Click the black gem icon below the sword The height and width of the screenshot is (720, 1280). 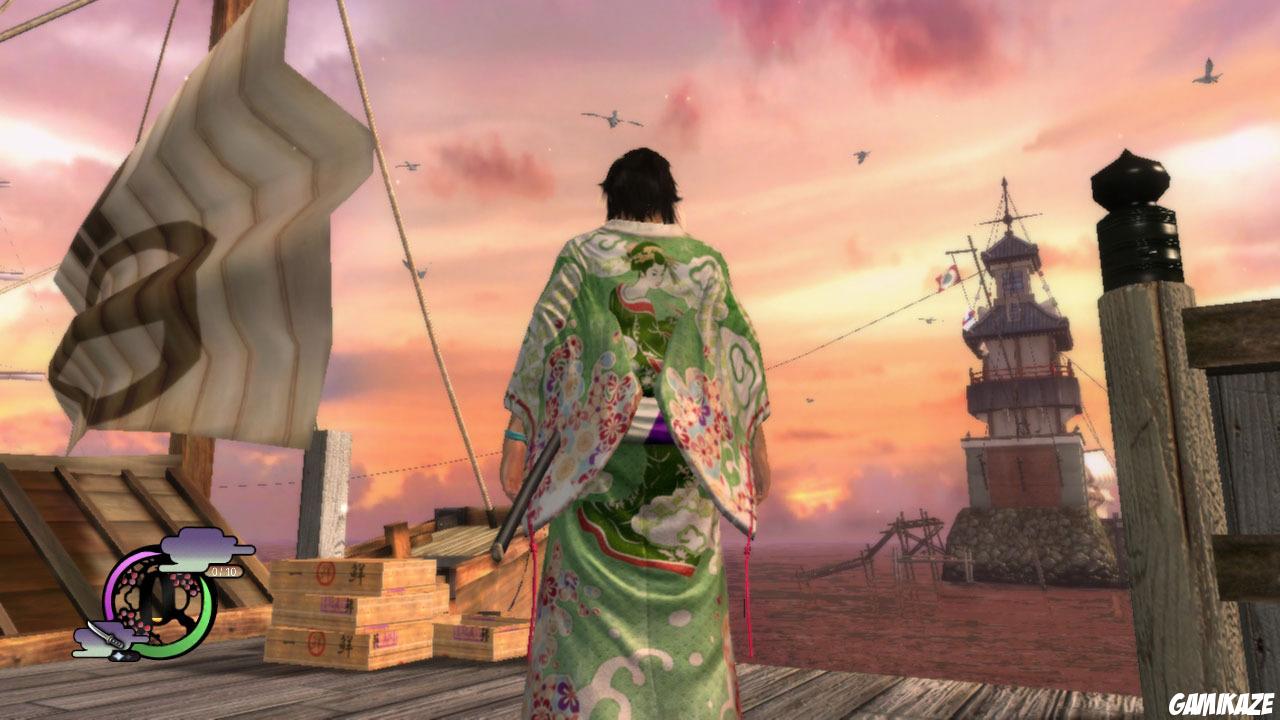tap(123, 655)
